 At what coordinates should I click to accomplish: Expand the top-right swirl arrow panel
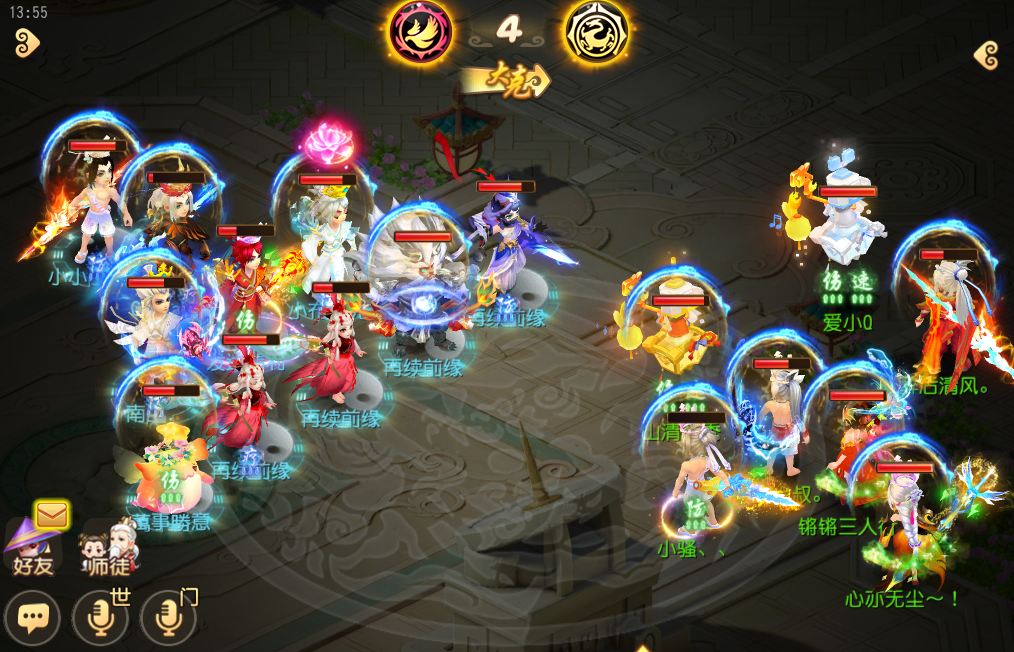click(986, 54)
